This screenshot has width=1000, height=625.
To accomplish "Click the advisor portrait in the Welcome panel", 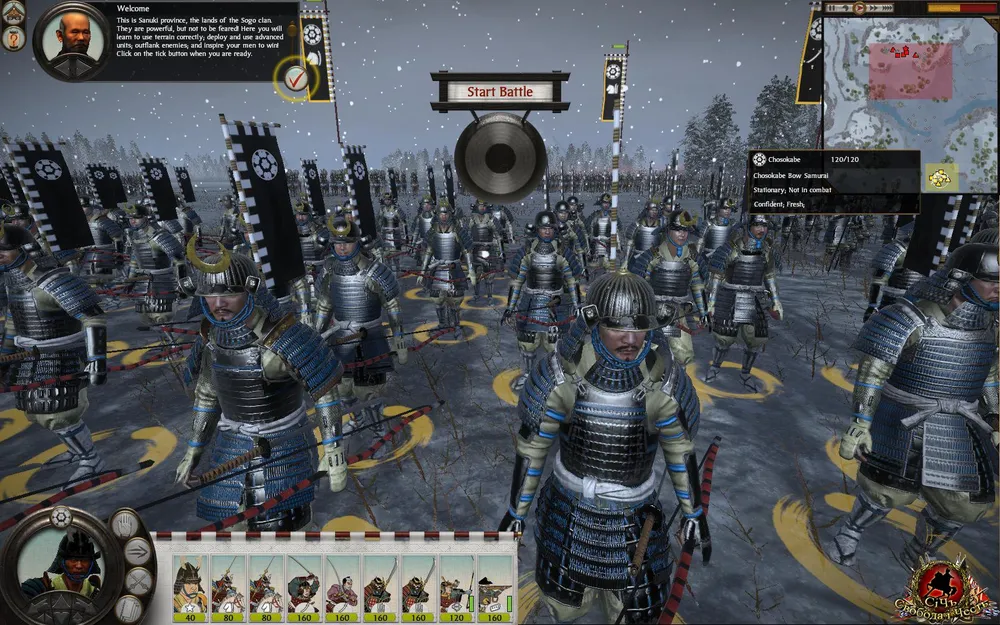I will click(72, 41).
